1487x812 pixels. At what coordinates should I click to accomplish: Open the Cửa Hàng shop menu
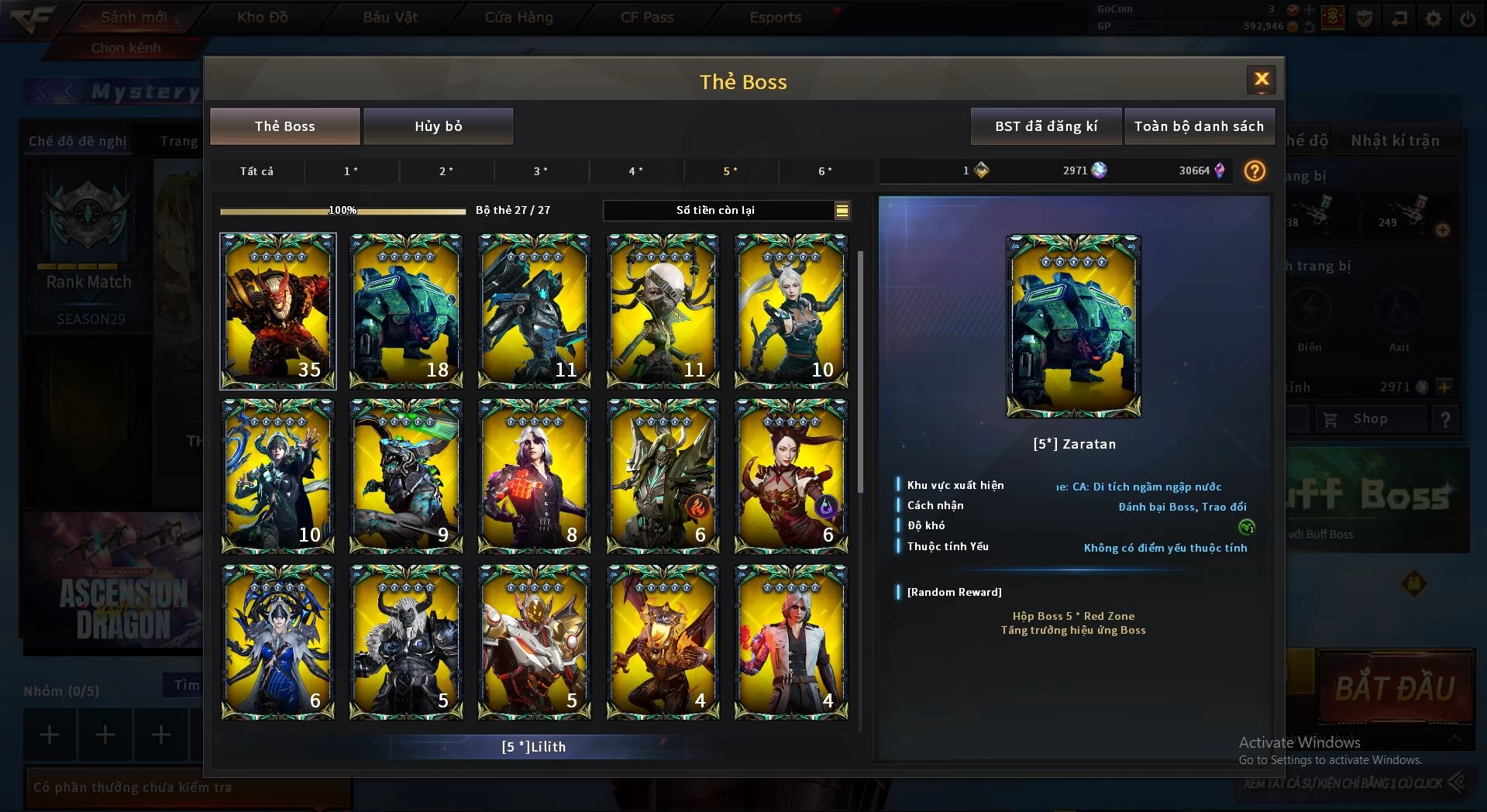pyautogui.click(x=518, y=17)
